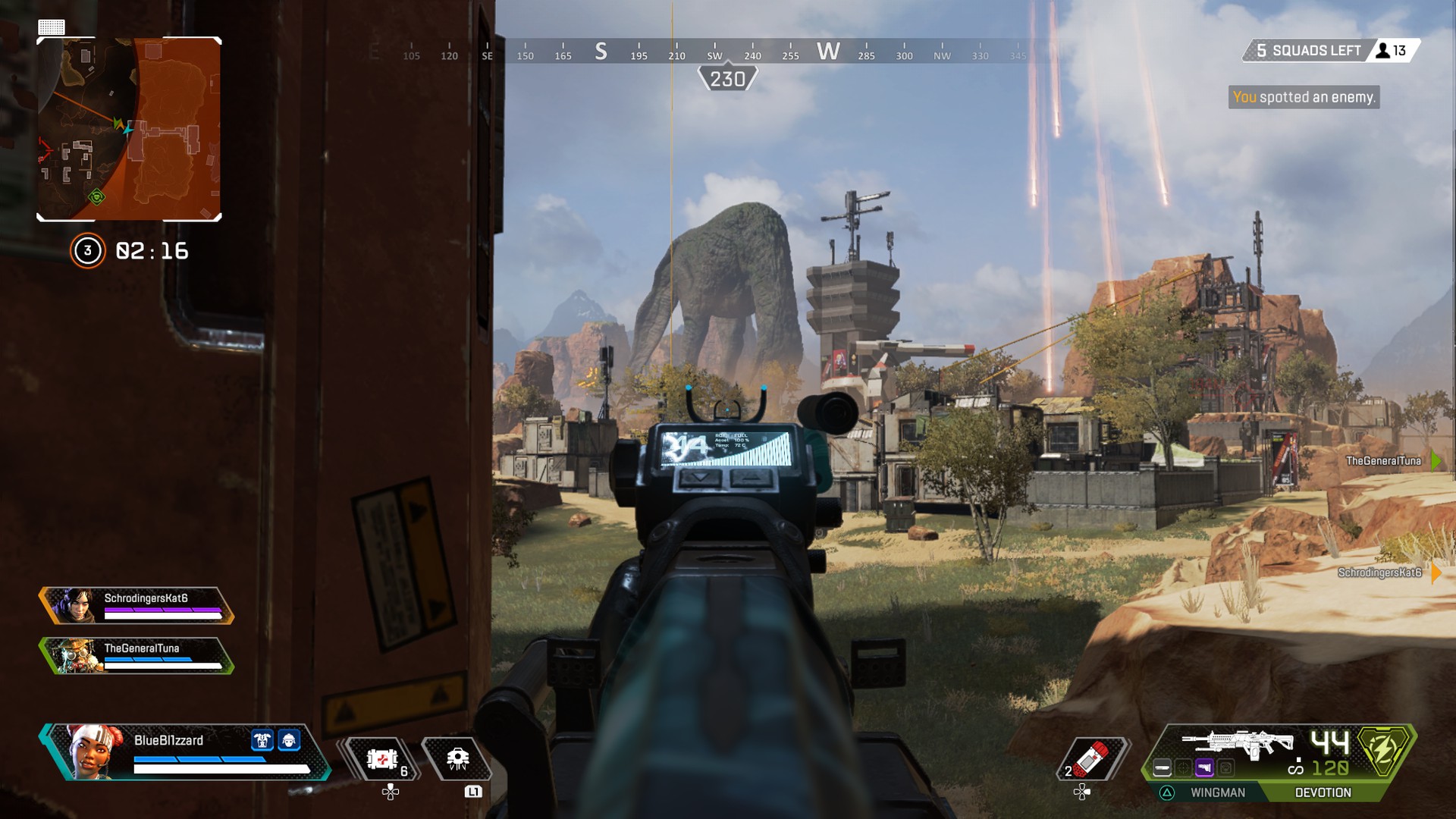This screenshot has width=1456, height=819.
Task: Click the compass heading bar
Action: 713,53
